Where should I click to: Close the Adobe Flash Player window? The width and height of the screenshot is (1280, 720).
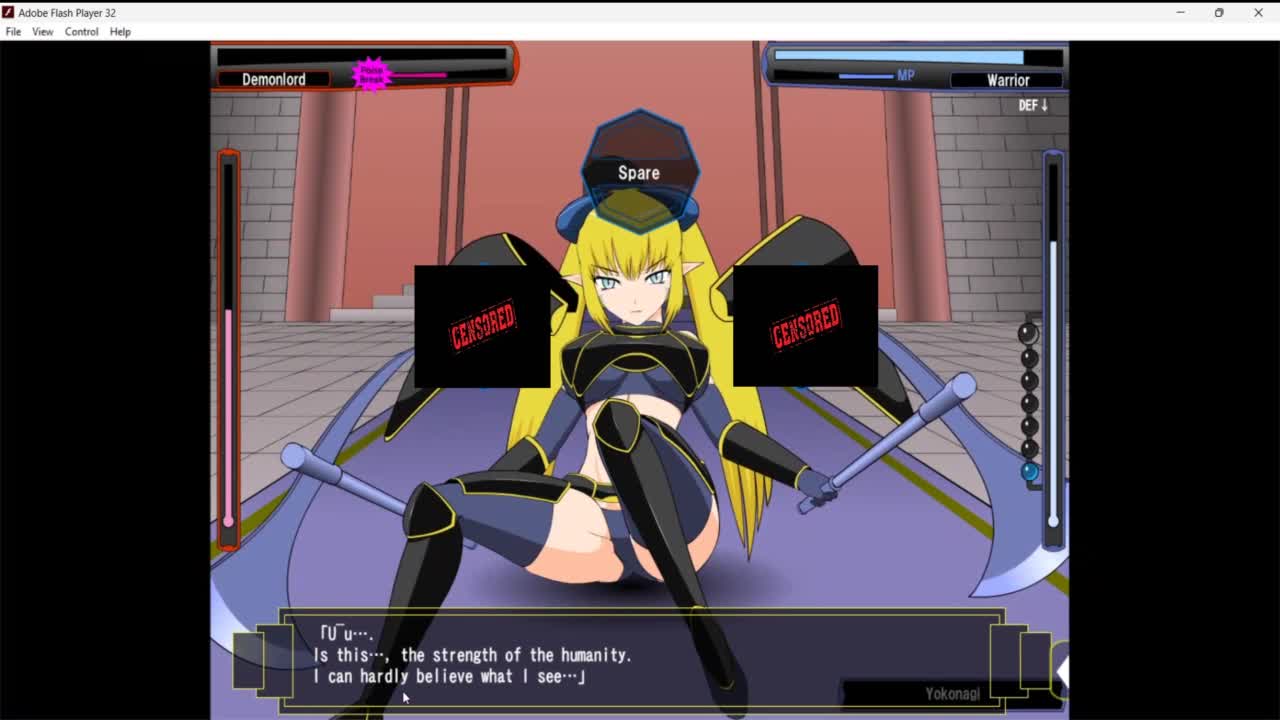1258,13
